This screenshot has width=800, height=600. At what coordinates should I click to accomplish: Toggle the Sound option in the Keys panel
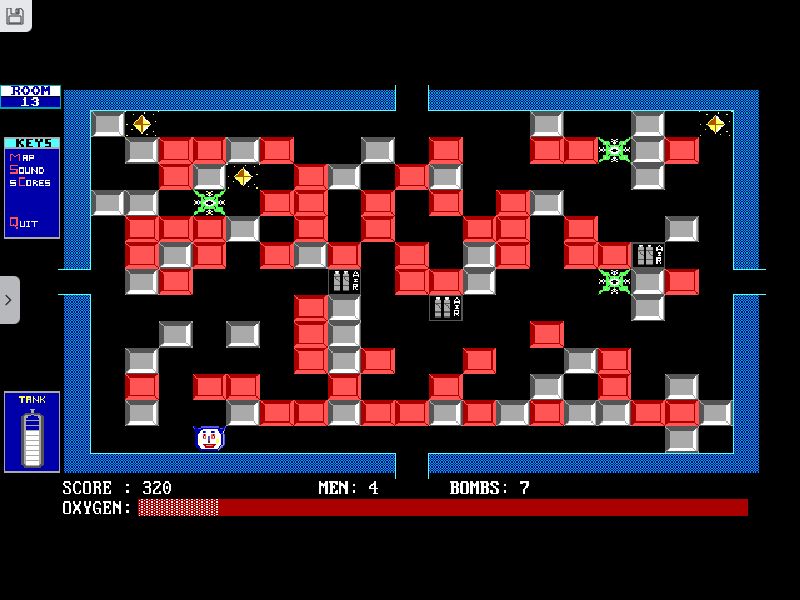(28, 170)
